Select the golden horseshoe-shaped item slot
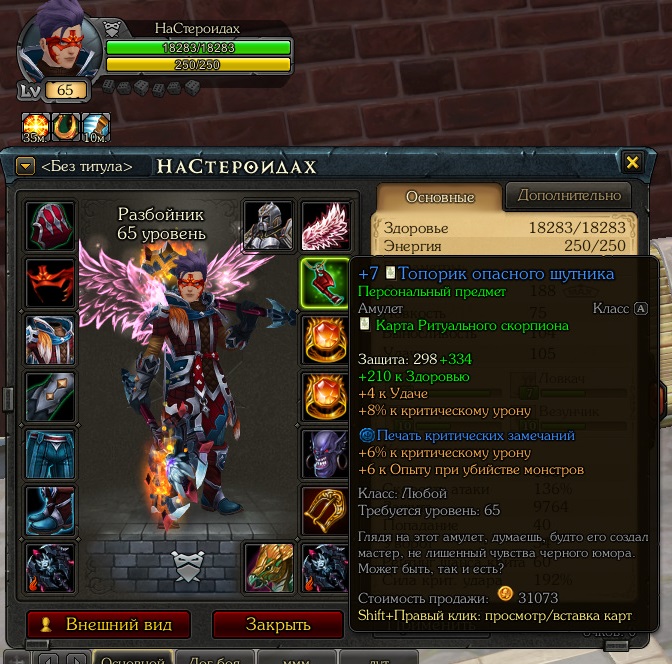This screenshot has height=664, width=672. coord(325,512)
